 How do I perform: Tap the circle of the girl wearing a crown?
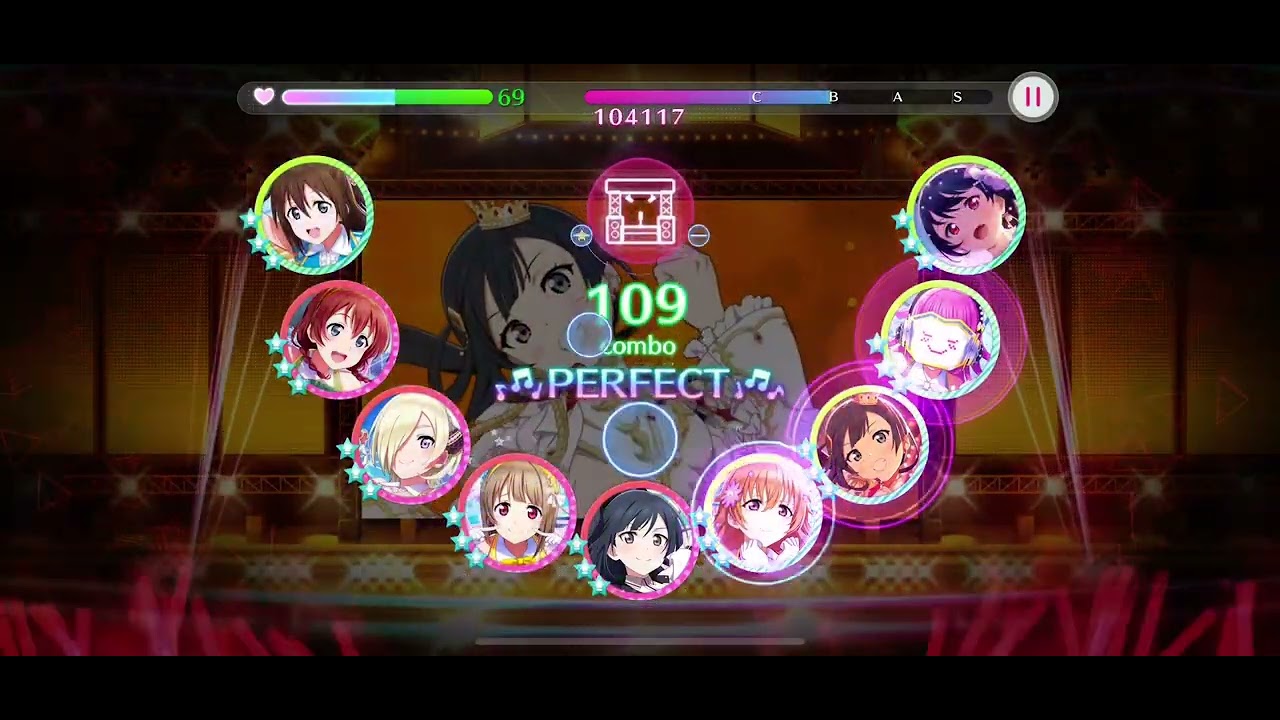coord(868,443)
